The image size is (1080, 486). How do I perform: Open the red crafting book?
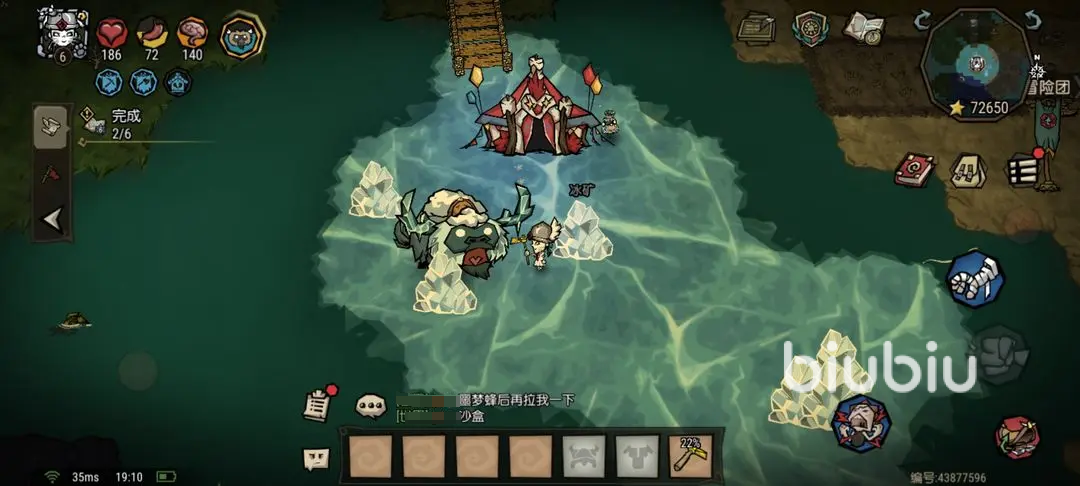coord(914,170)
